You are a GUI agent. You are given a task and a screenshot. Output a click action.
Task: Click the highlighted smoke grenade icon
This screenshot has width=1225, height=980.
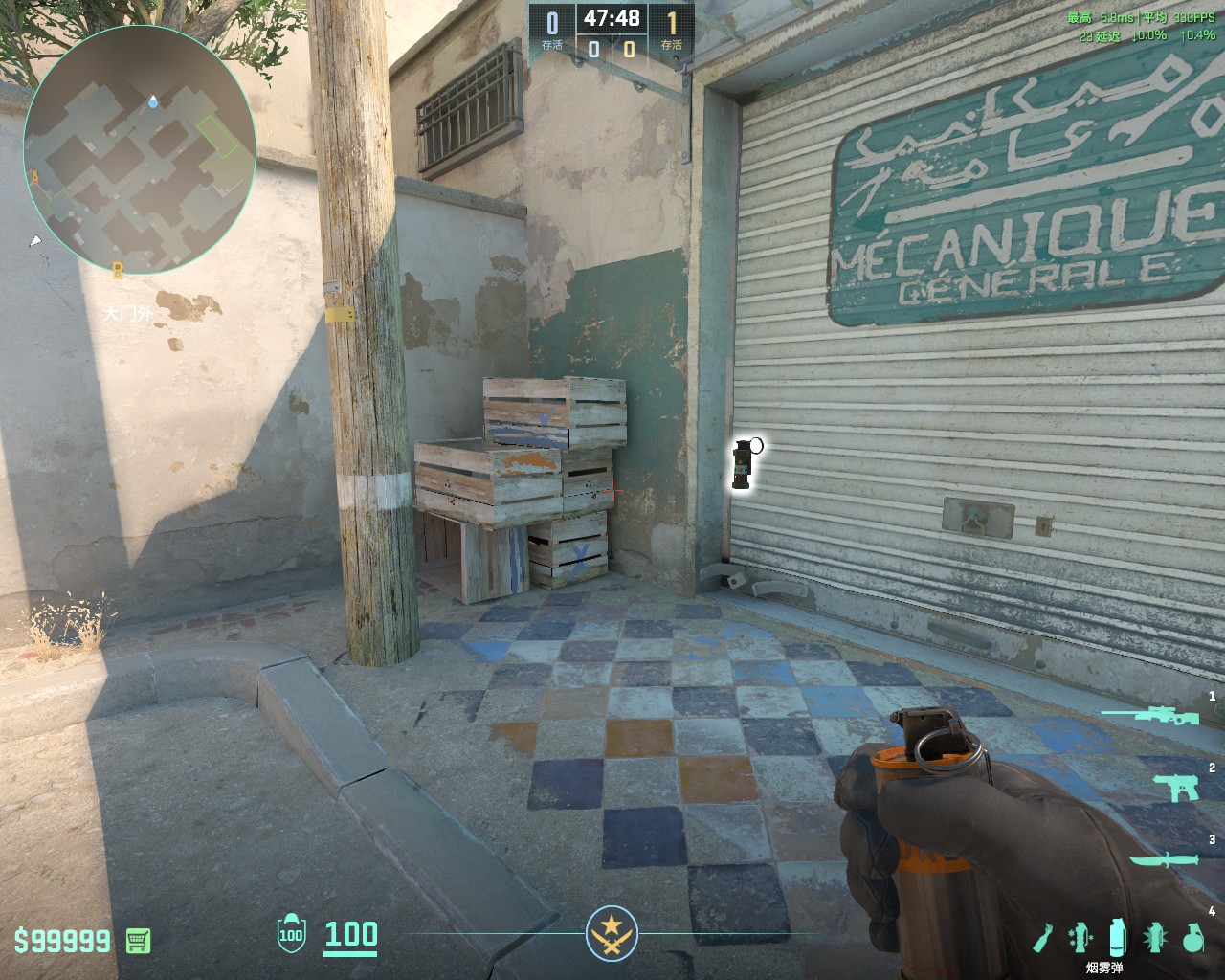click(1117, 936)
